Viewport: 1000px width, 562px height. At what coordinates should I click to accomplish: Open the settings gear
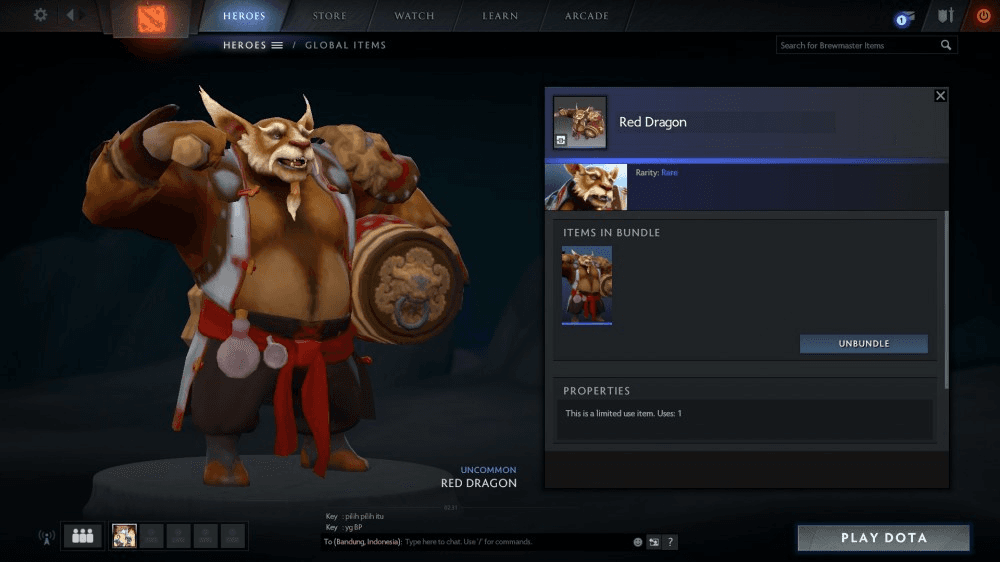(x=40, y=15)
